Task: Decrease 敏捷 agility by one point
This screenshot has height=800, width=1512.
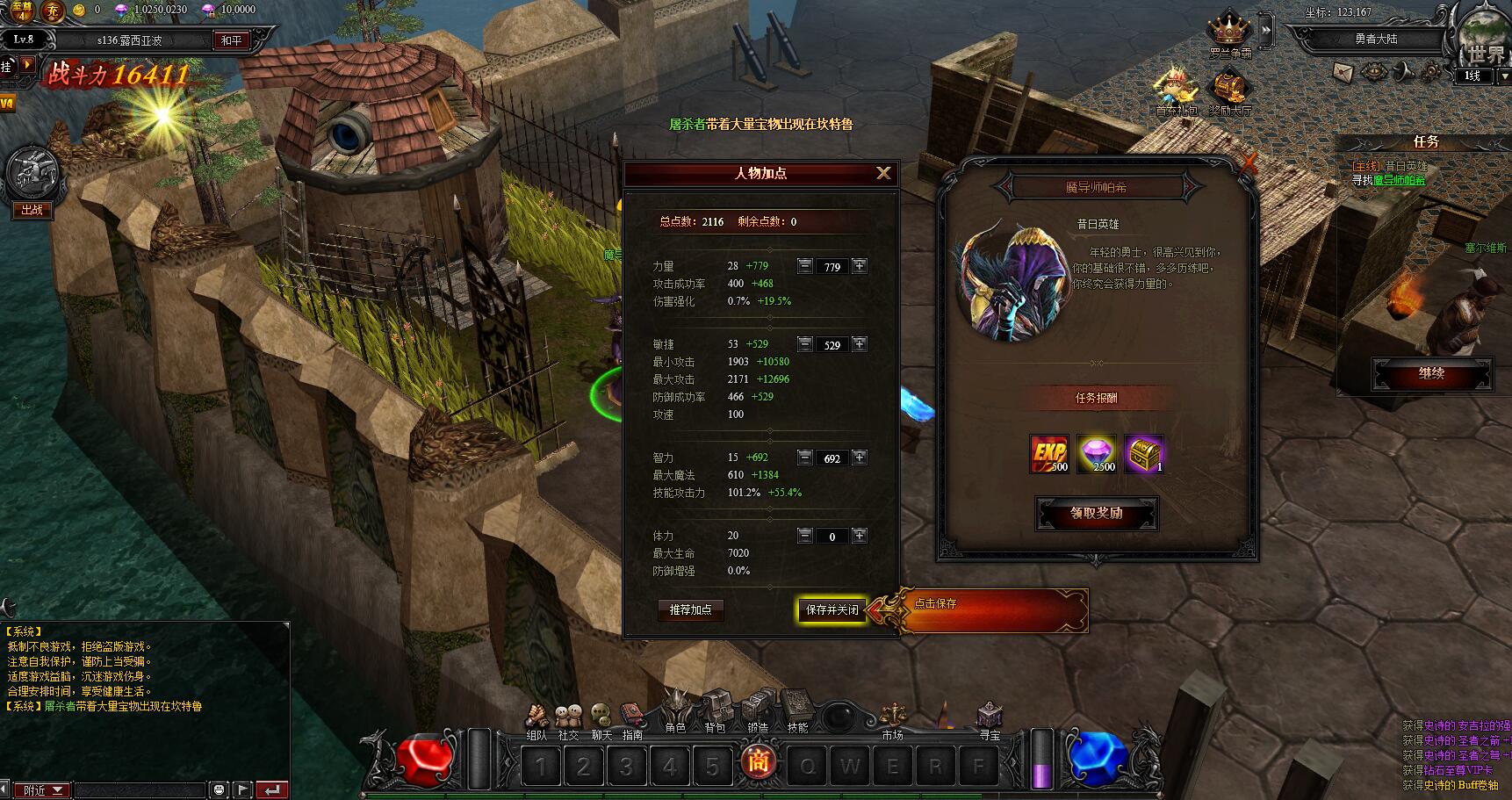Action: click(x=805, y=344)
